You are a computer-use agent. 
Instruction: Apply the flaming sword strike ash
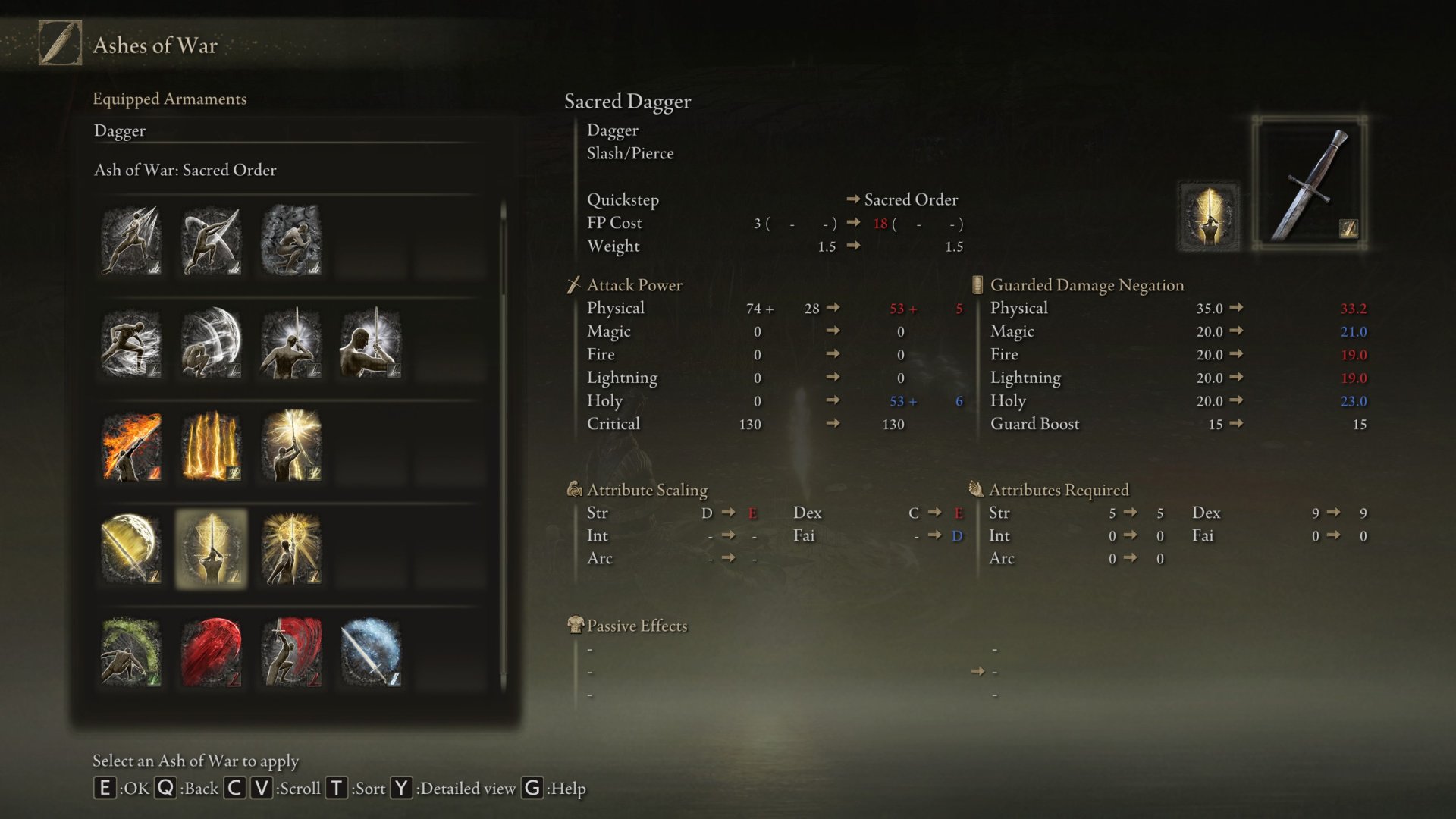click(131, 447)
